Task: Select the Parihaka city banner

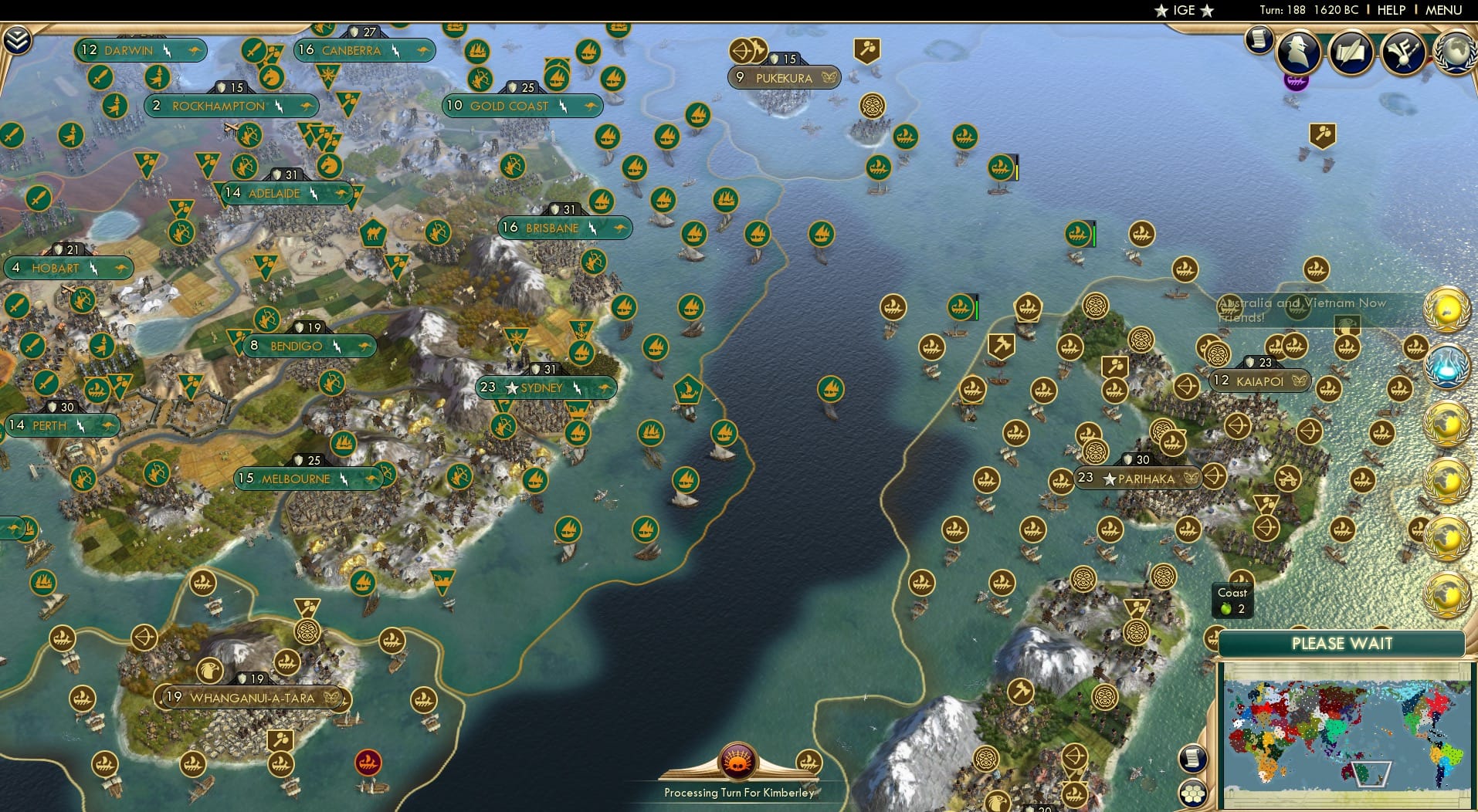Action: pyautogui.click(x=1135, y=479)
